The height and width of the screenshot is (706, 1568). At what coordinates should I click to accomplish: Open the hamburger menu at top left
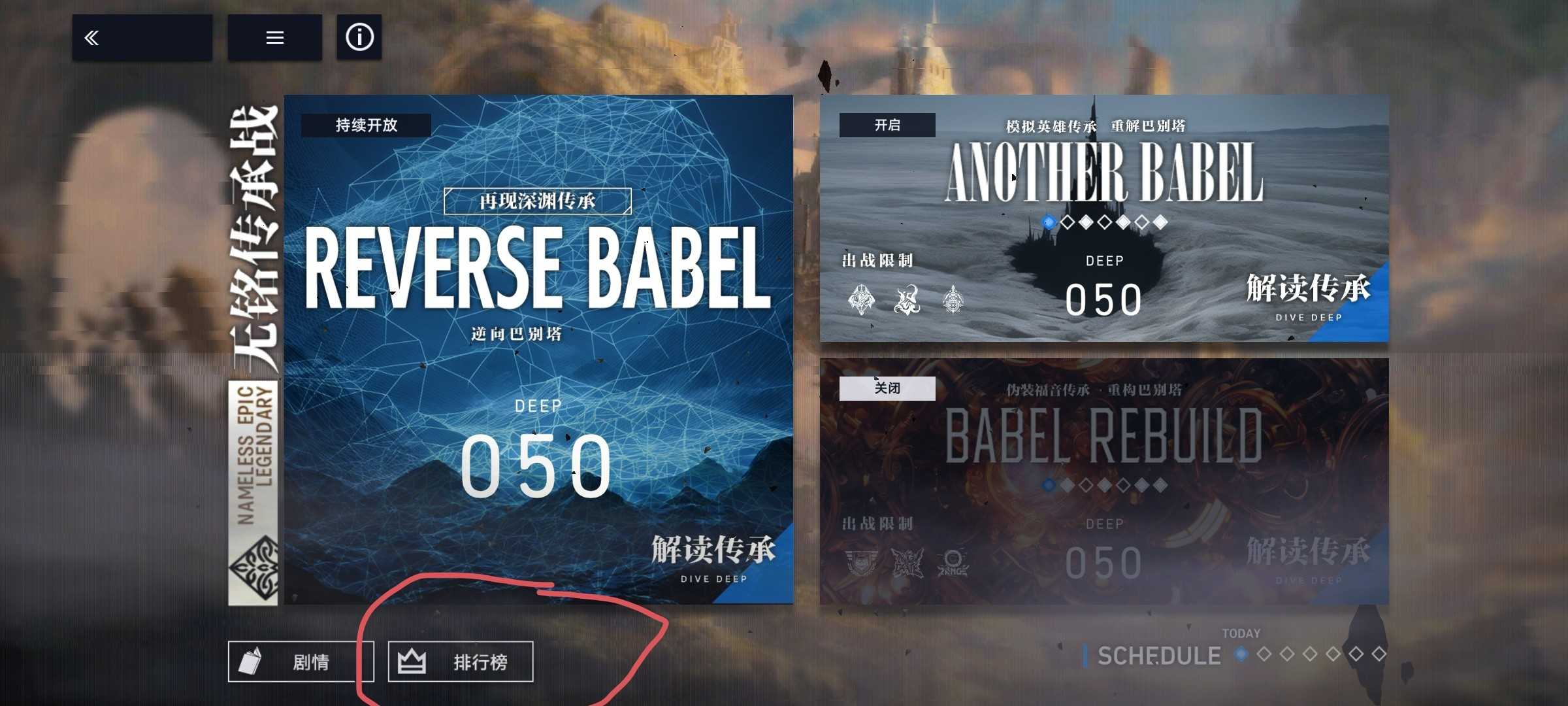[274, 37]
